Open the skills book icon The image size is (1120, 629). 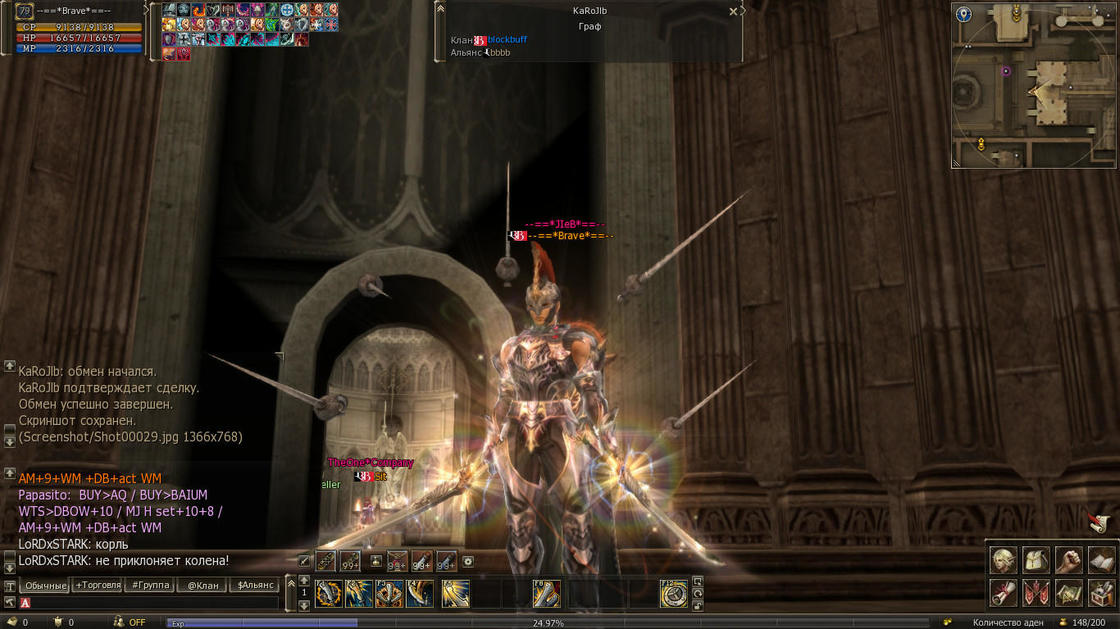pos(1100,560)
